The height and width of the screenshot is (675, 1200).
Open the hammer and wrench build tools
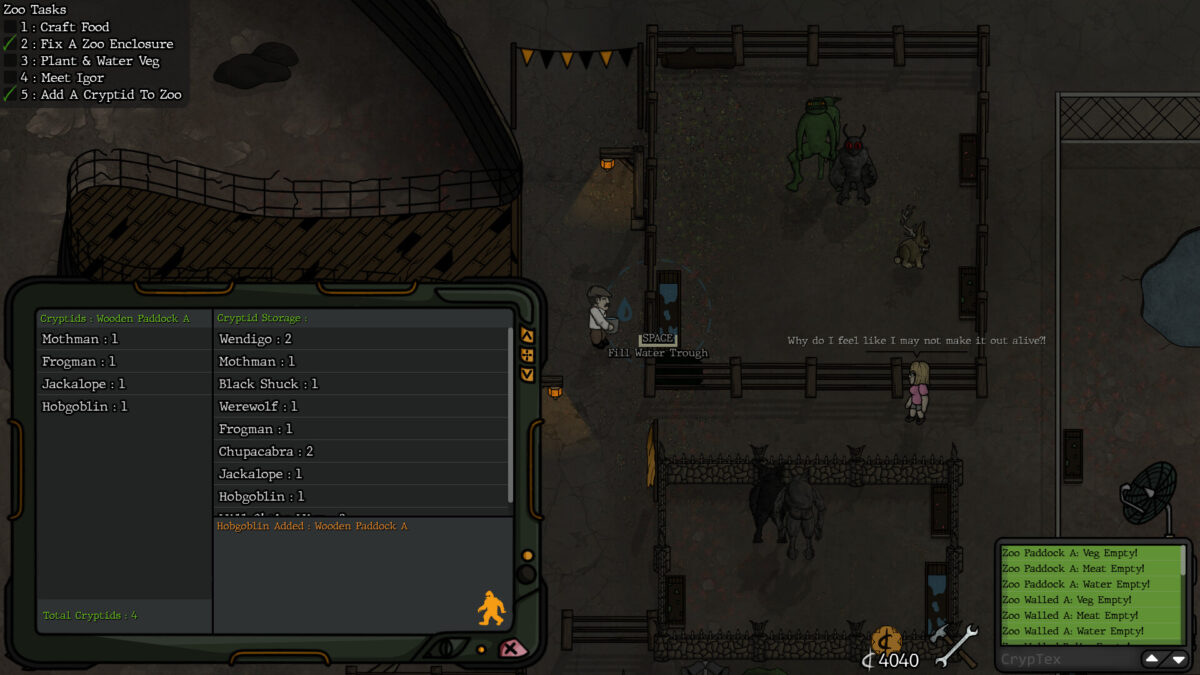[954, 645]
